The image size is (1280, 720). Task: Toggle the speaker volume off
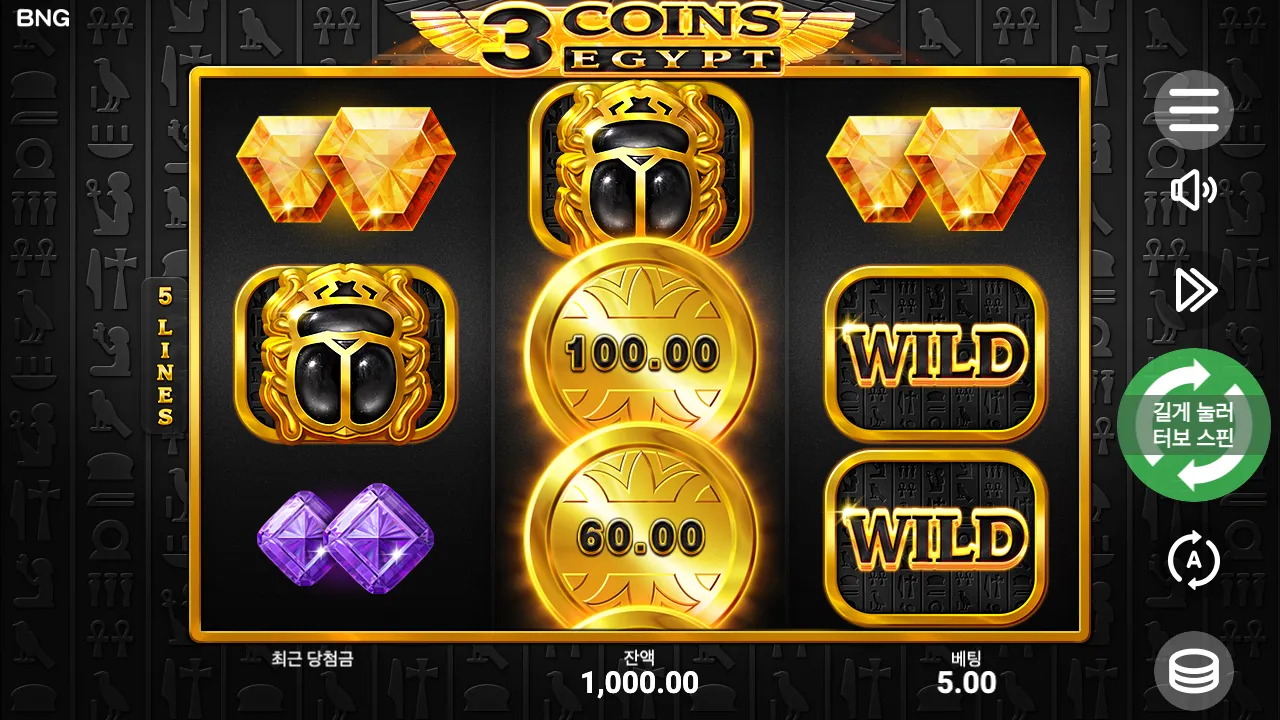(1195, 192)
